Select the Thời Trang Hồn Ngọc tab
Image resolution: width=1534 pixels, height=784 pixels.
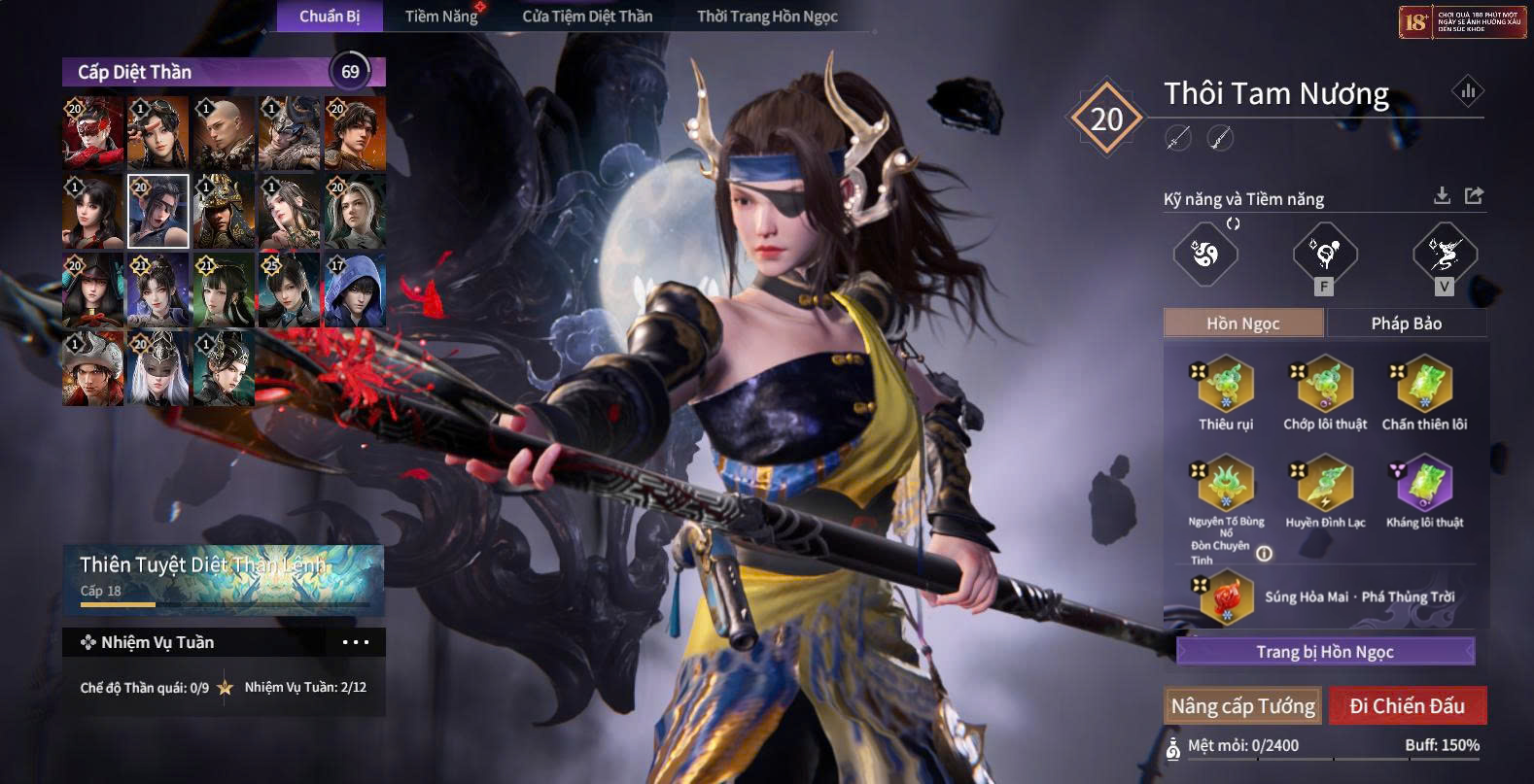[767, 17]
